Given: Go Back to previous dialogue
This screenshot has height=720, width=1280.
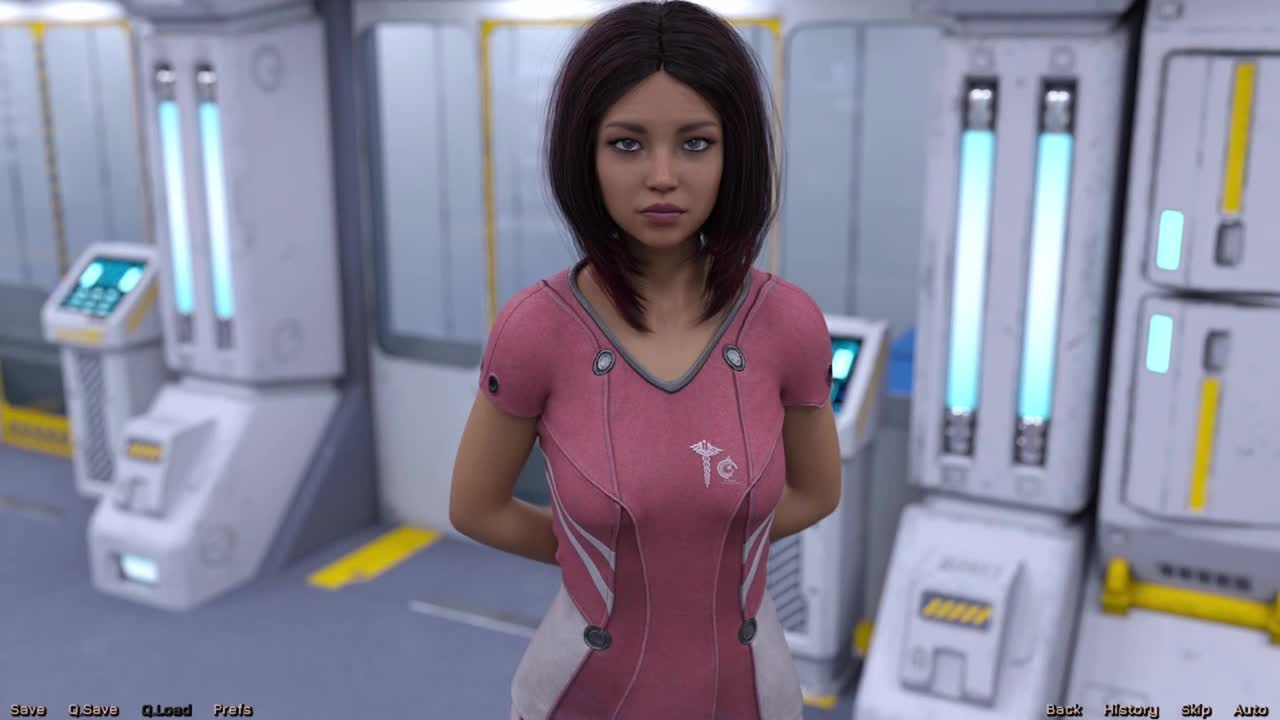Looking at the screenshot, I should (x=1063, y=710).
